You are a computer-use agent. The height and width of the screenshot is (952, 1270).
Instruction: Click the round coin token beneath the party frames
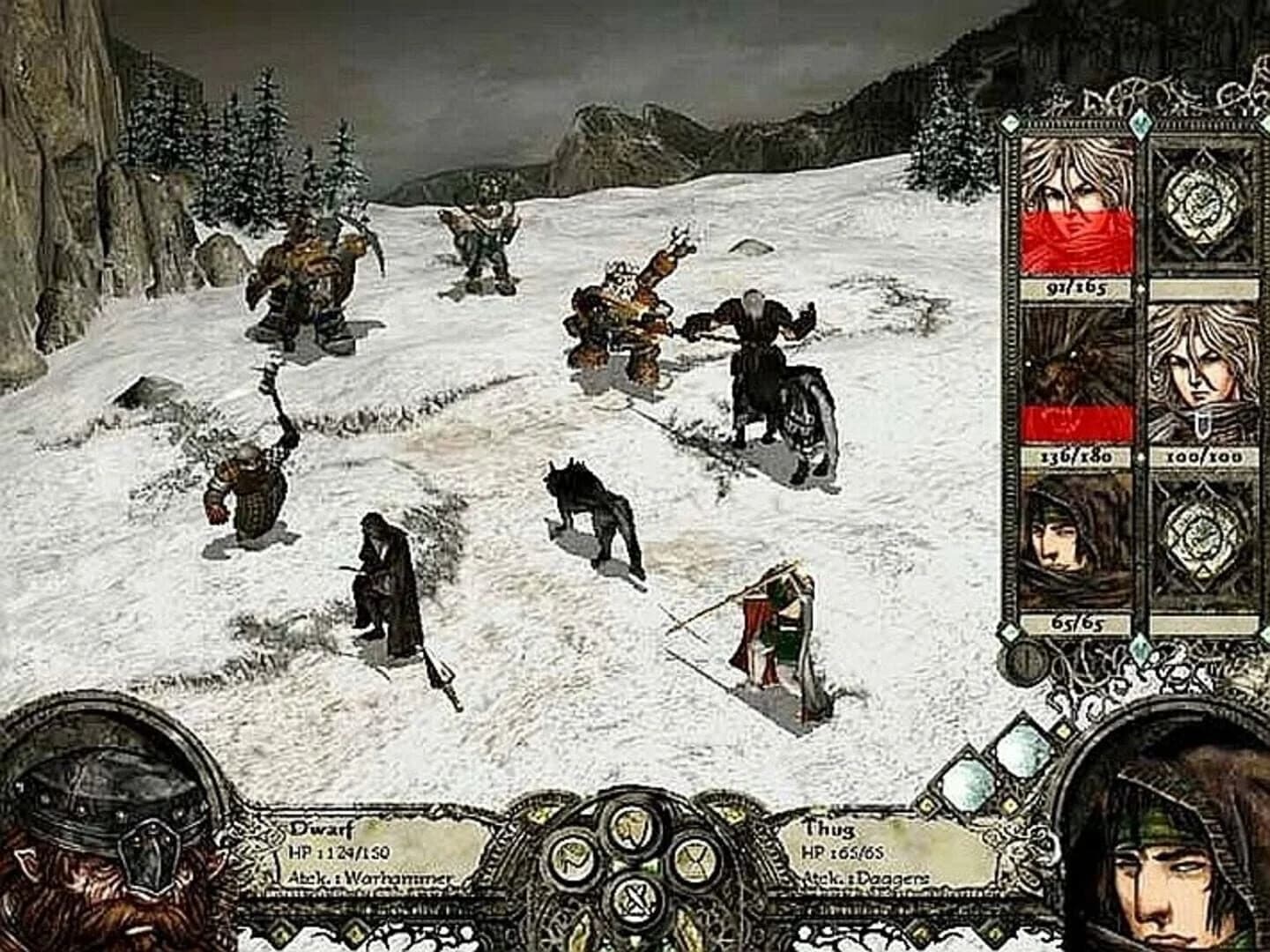pyautogui.click(x=1025, y=665)
